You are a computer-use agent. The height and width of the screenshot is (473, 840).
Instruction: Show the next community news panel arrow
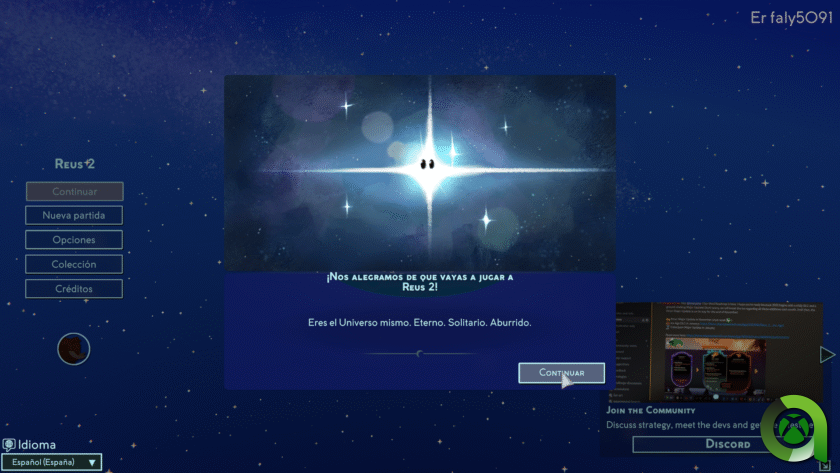point(827,354)
